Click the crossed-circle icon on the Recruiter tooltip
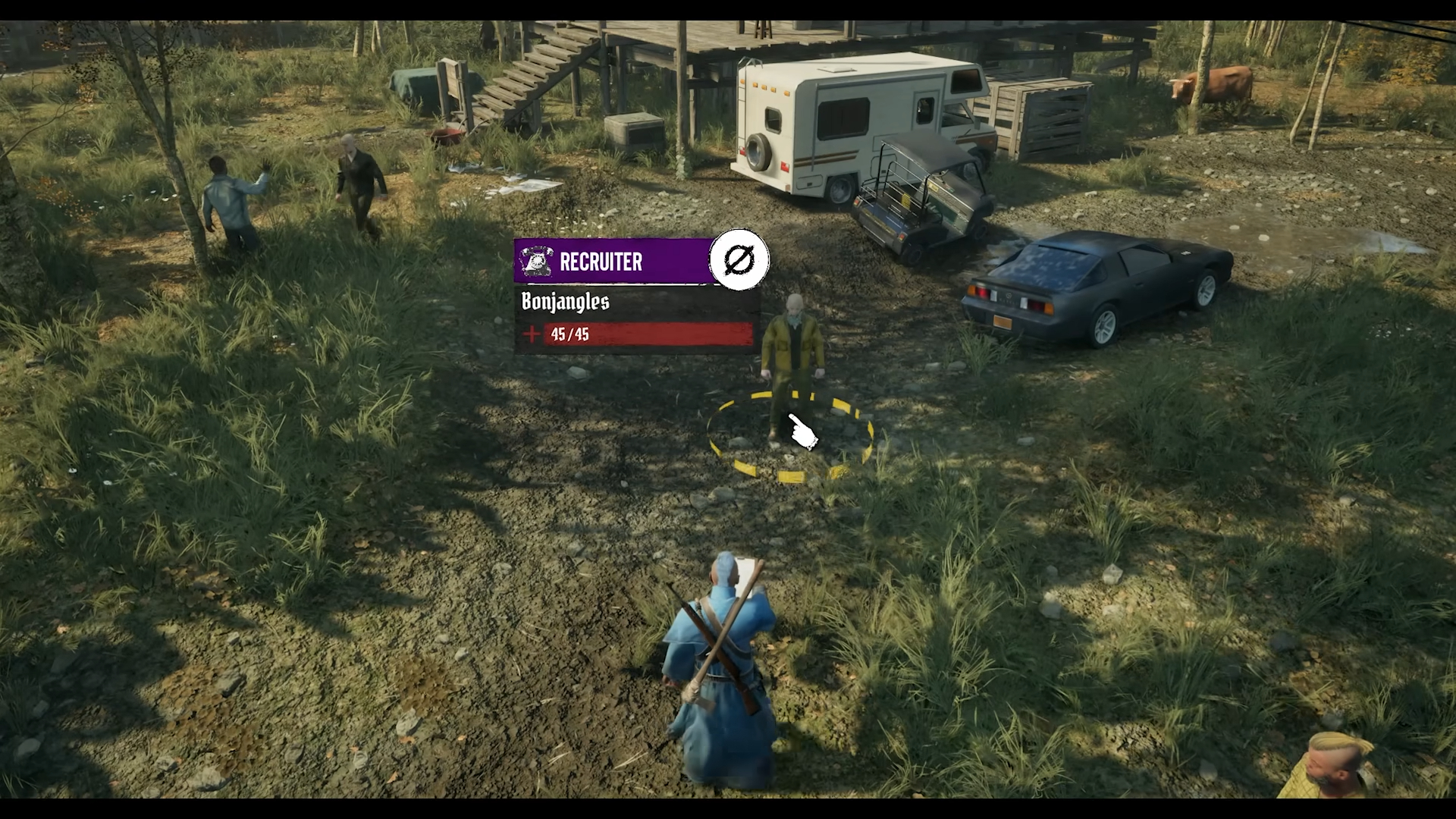The image size is (1456, 819). 739,260
